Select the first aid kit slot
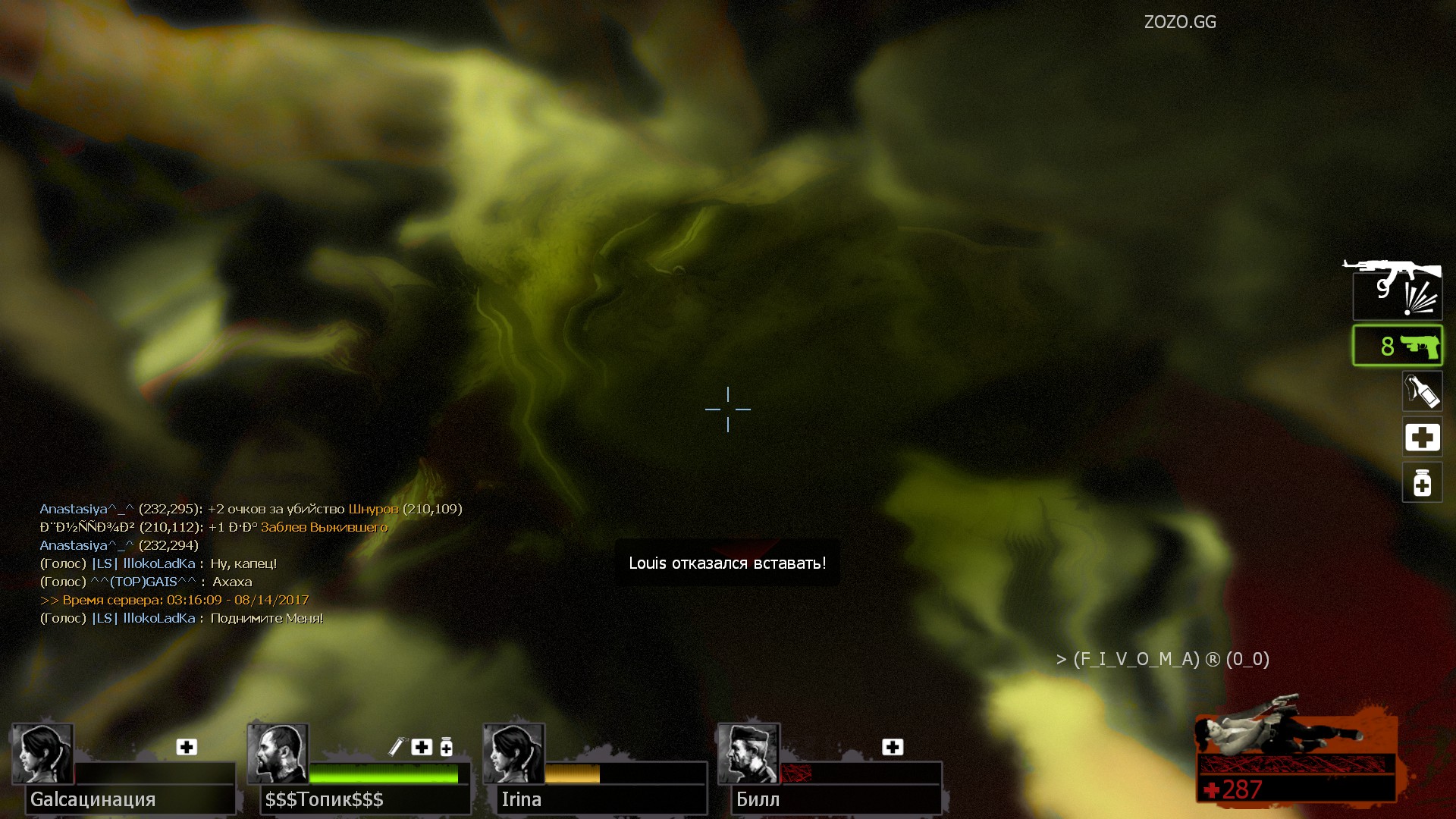Screen dimensions: 1456x819 point(1422,438)
